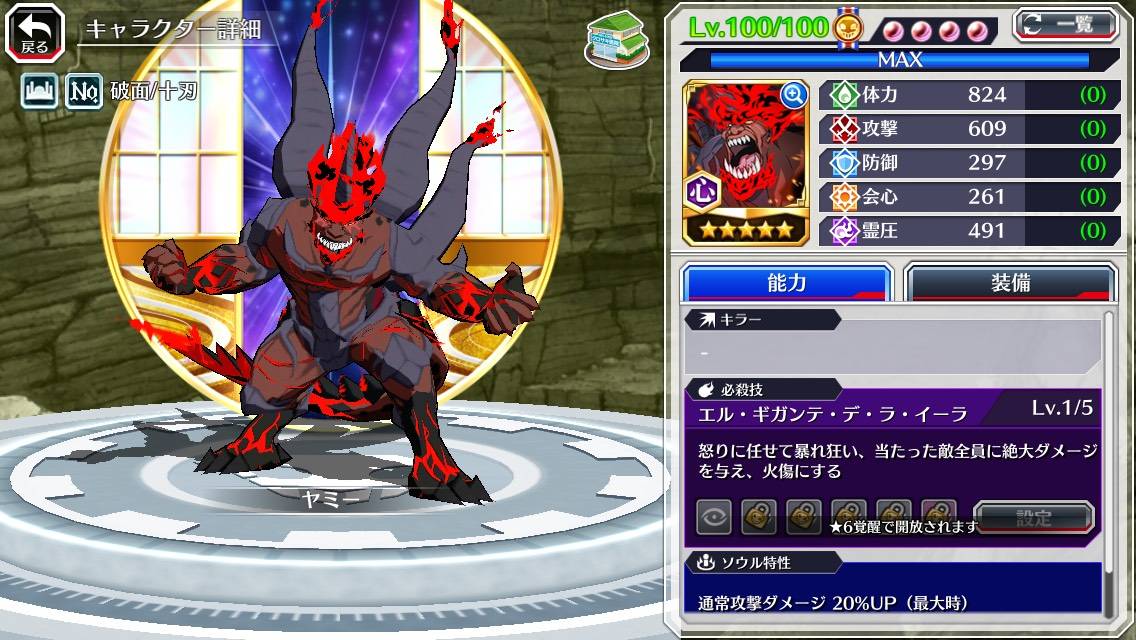Tap the green shop building icon
Viewport: 1136px width, 640px height.
pos(615,40)
